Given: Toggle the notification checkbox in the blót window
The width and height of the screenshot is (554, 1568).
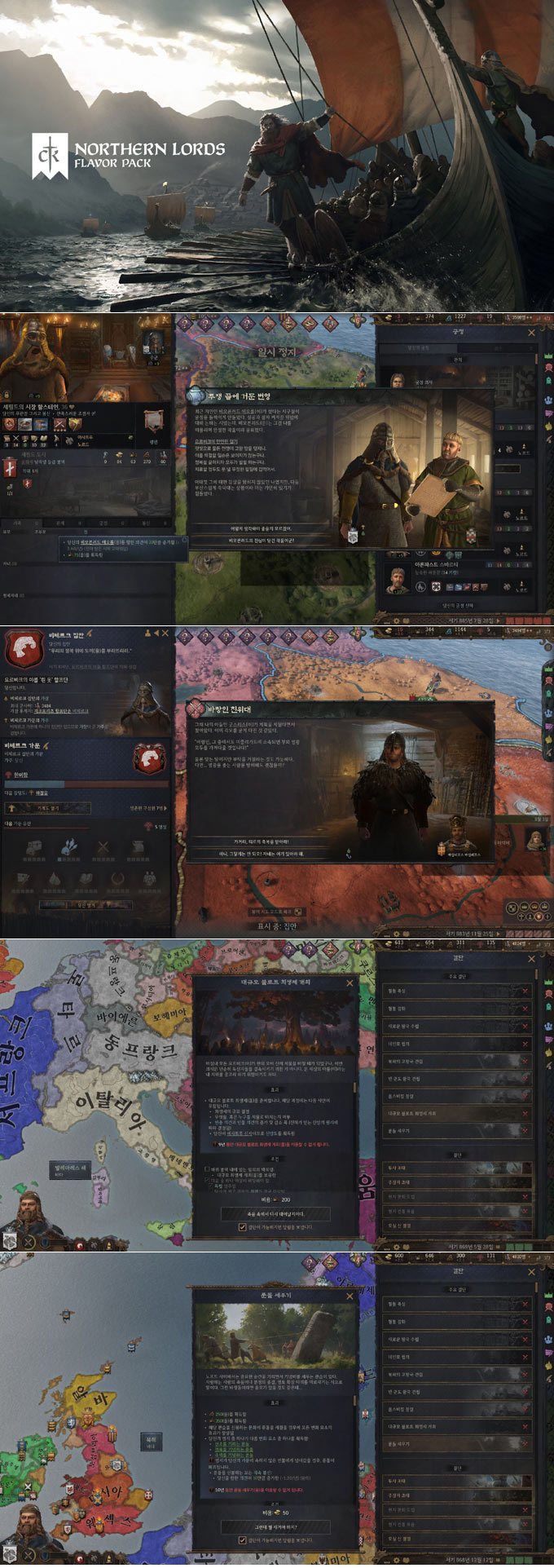Looking at the screenshot, I should [242, 1226].
